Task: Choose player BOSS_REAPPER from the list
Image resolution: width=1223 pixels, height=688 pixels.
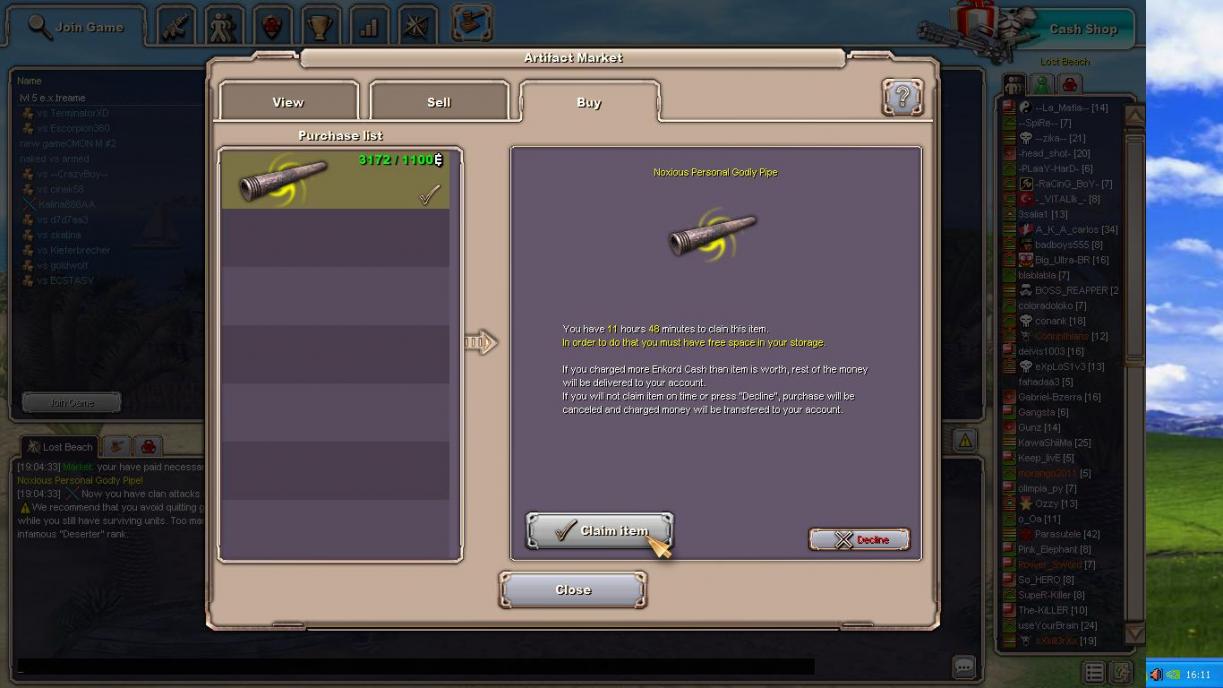Action: [1071, 290]
